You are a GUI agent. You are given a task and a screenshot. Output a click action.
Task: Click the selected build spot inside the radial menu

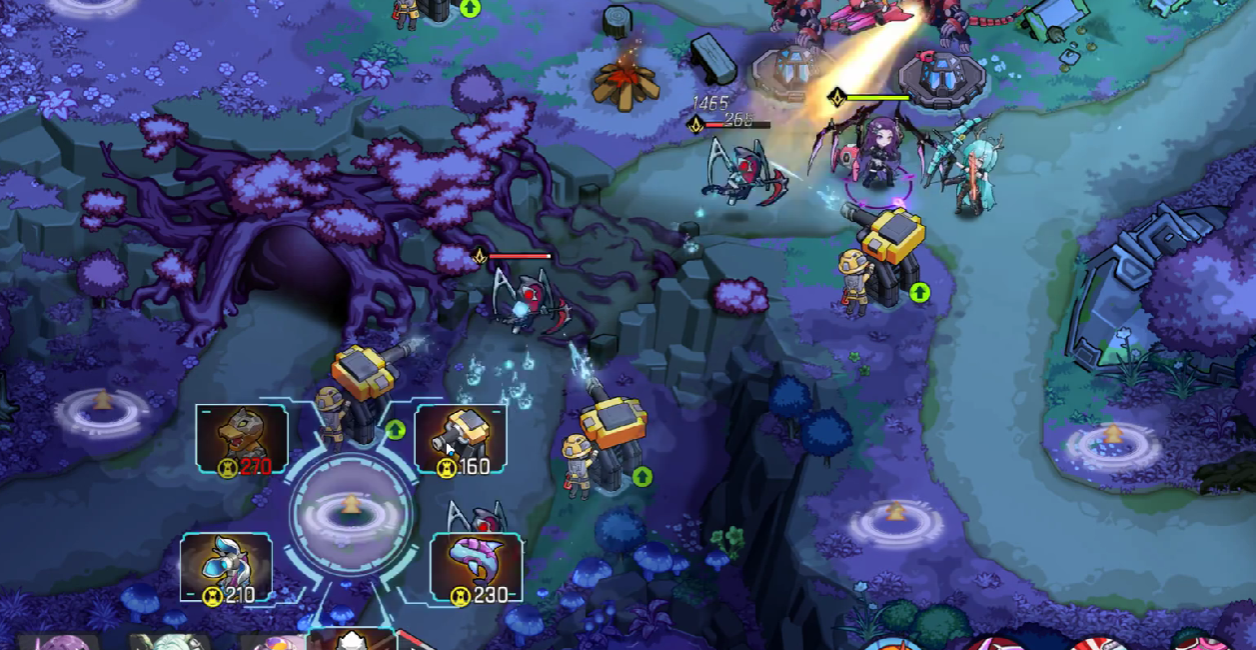(x=351, y=511)
